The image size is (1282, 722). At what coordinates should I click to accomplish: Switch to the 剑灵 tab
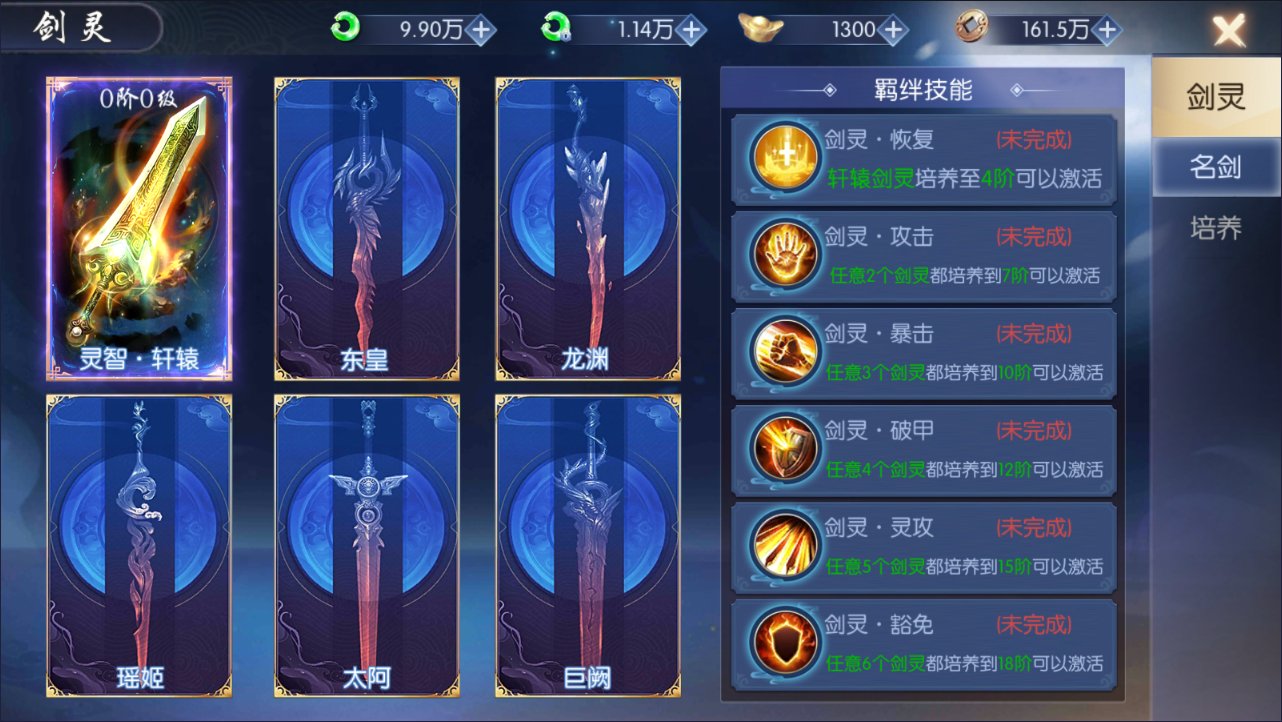(x=1215, y=98)
